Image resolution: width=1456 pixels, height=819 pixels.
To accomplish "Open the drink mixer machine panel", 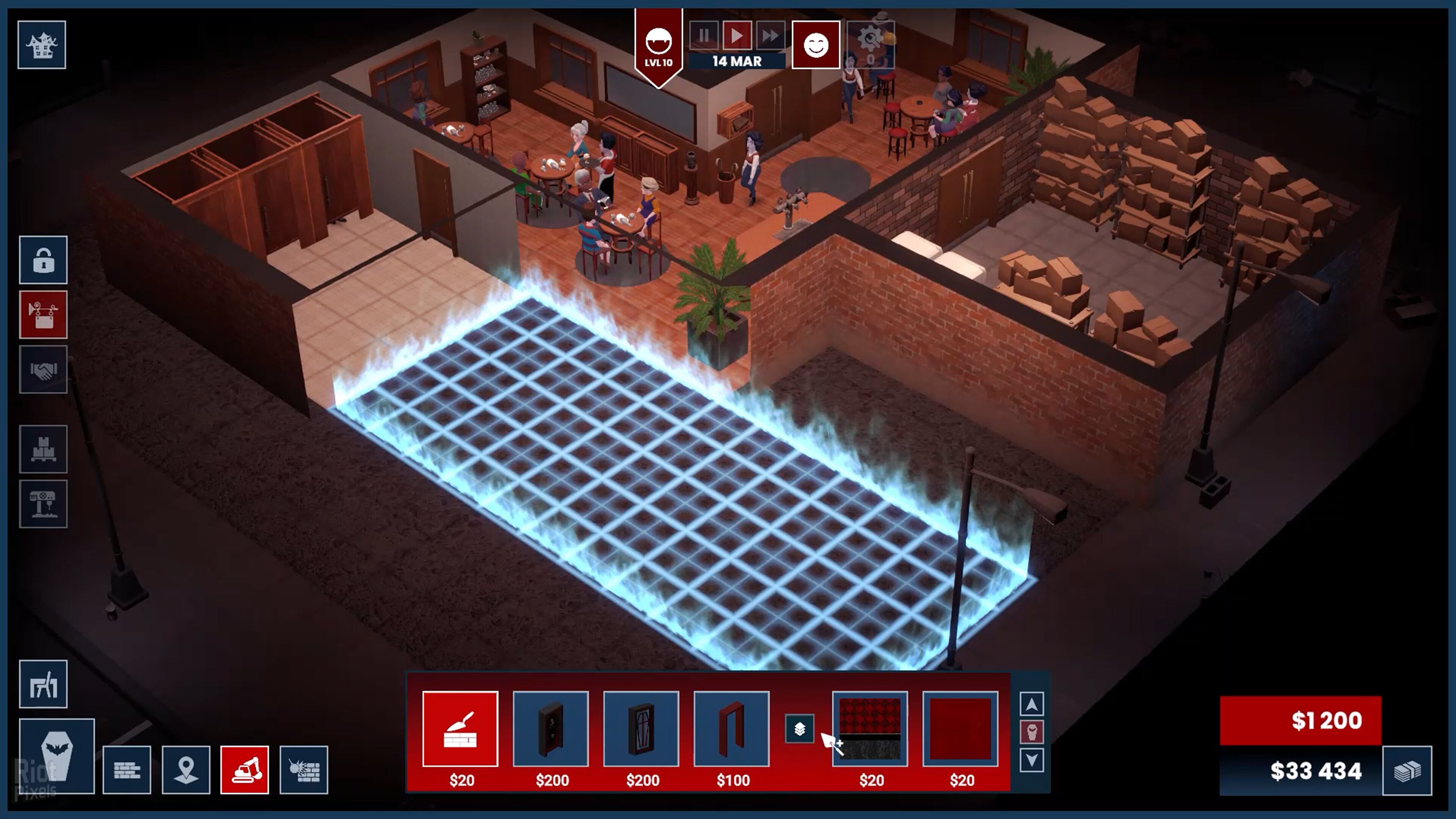I will pyautogui.click(x=44, y=504).
